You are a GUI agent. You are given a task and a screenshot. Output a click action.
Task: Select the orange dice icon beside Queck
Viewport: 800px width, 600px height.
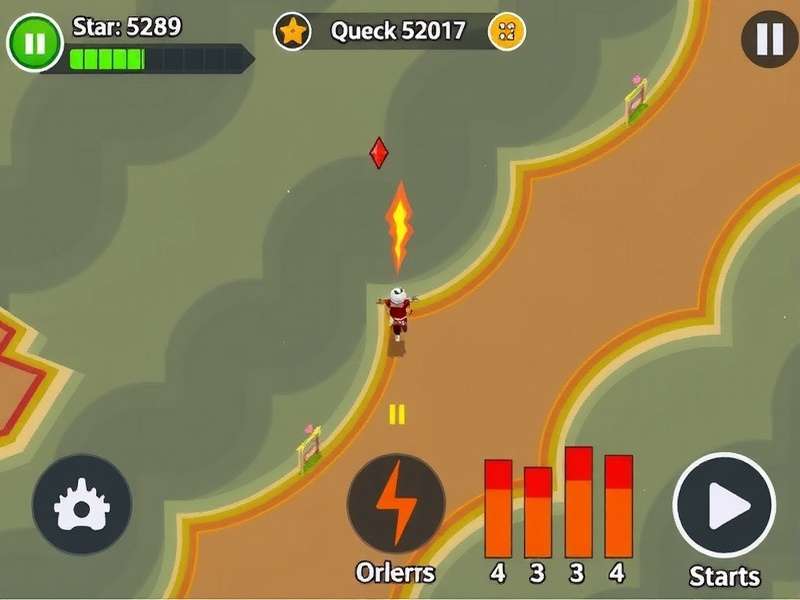tap(507, 31)
